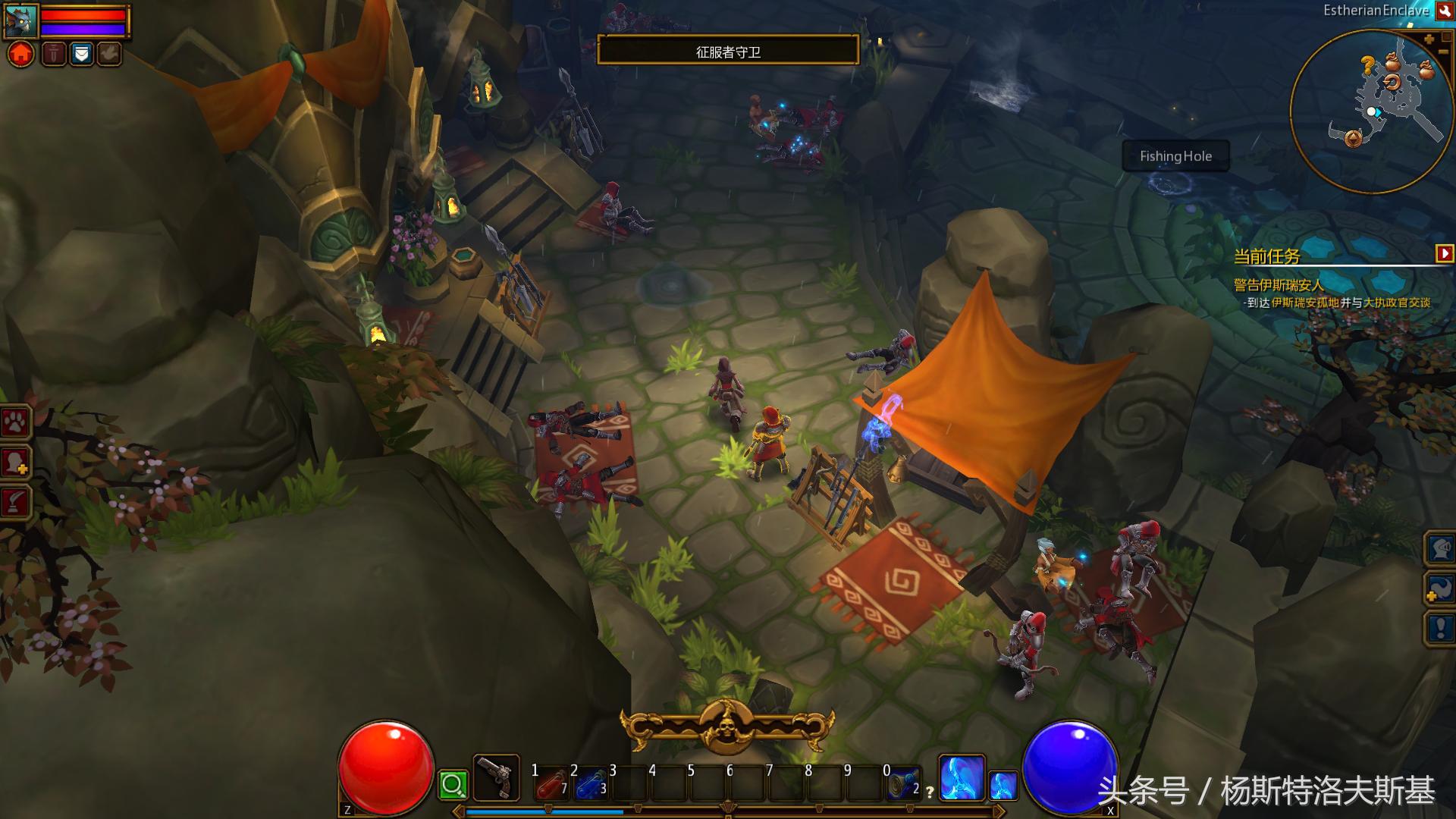Expand the current quest tracker arrow
This screenshot has height=819, width=1456.
click(1445, 253)
